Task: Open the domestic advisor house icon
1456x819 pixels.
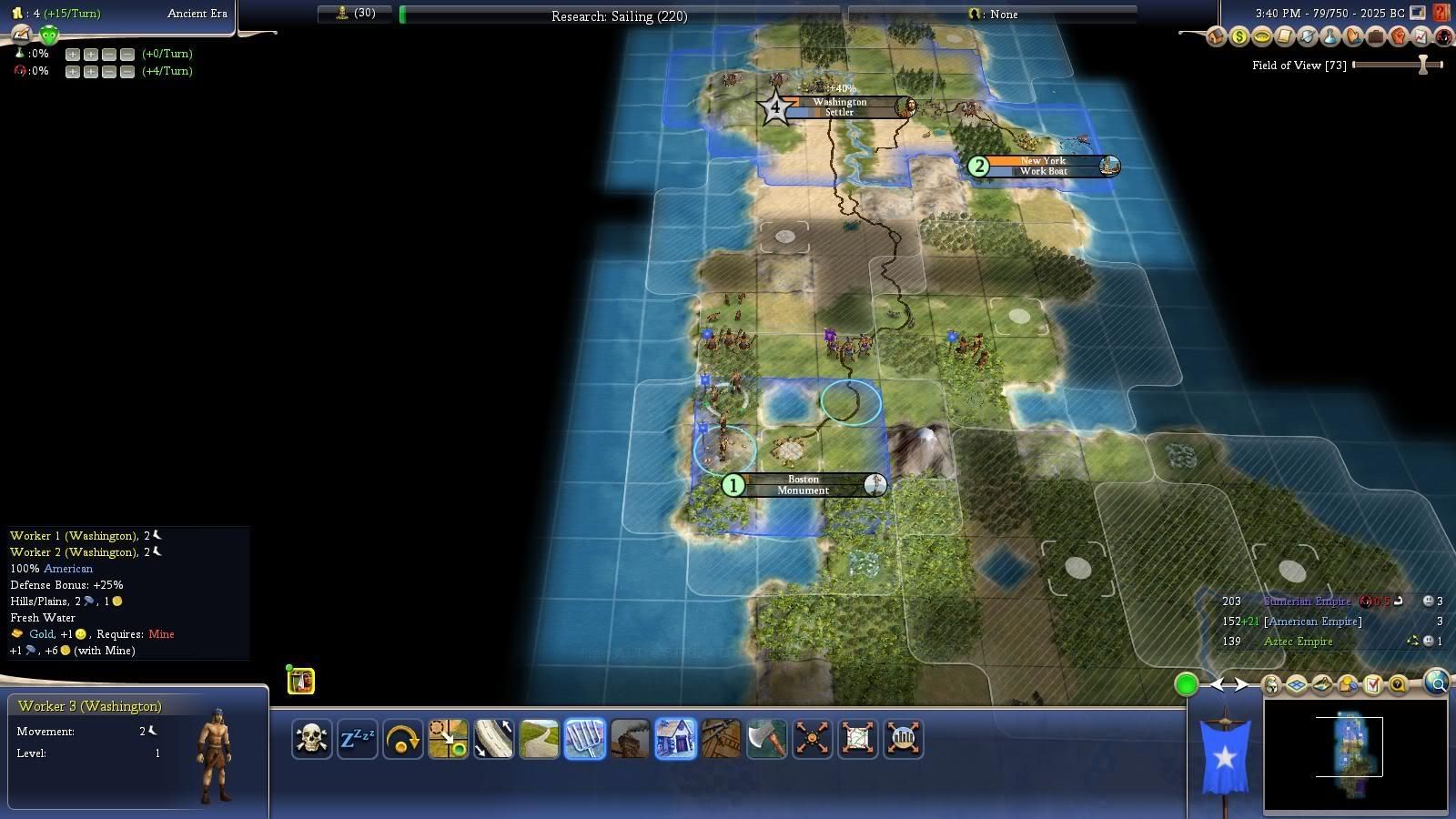Action: 1216,37
